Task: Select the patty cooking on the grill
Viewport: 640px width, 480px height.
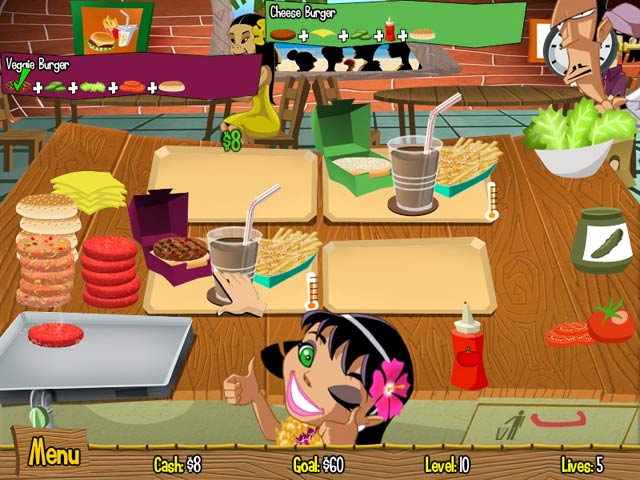Action: click(56, 335)
